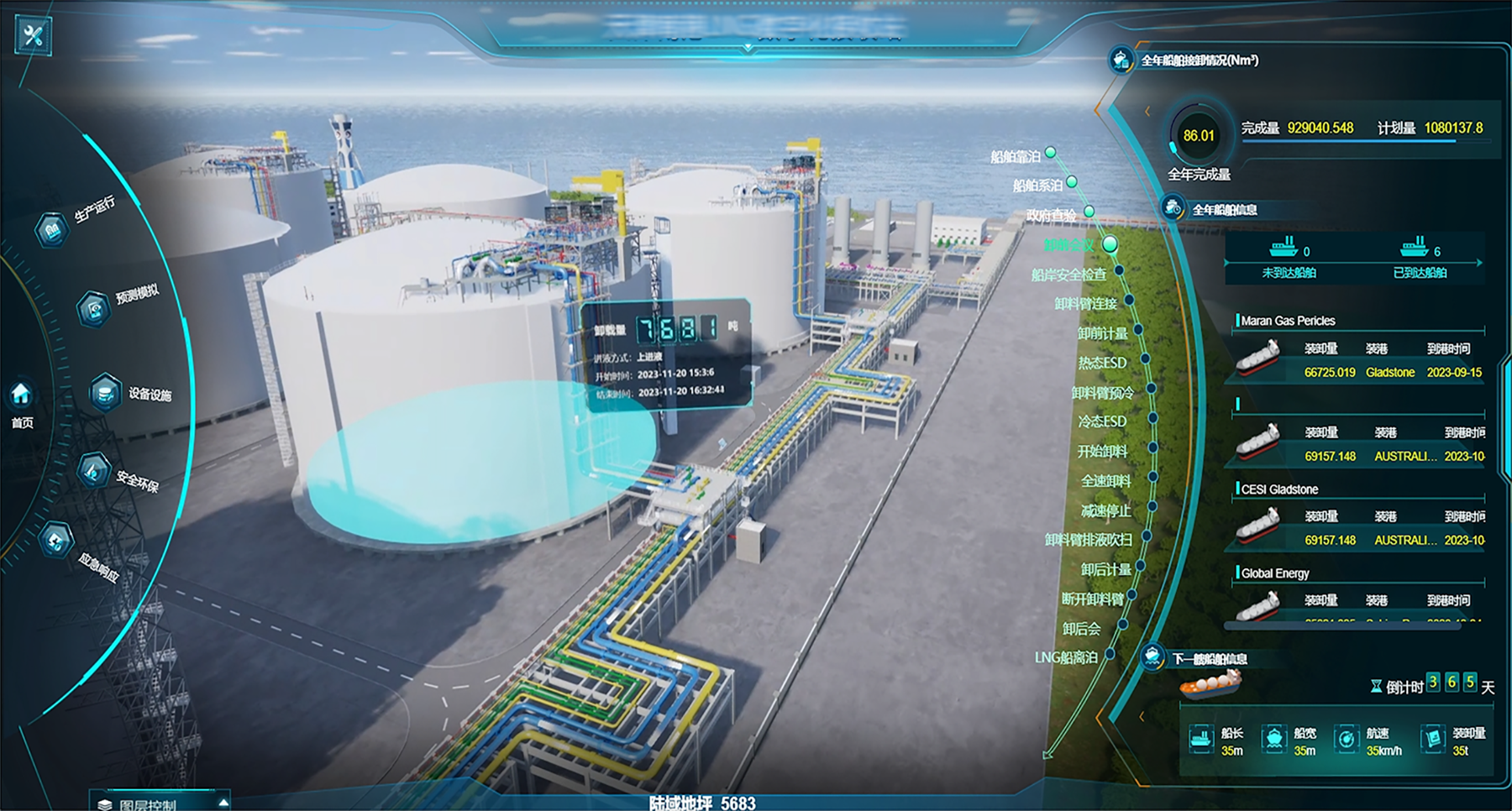1512x811 pixels.
Task: Select the highlighted 卸前会议 step
Action: [1069, 245]
